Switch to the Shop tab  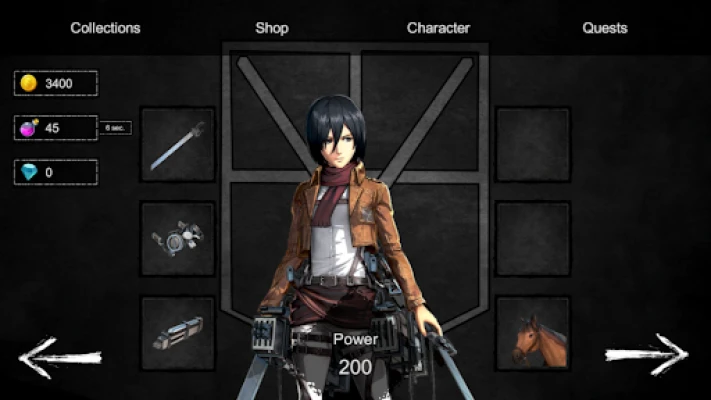pyautogui.click(x=272, y=28)
